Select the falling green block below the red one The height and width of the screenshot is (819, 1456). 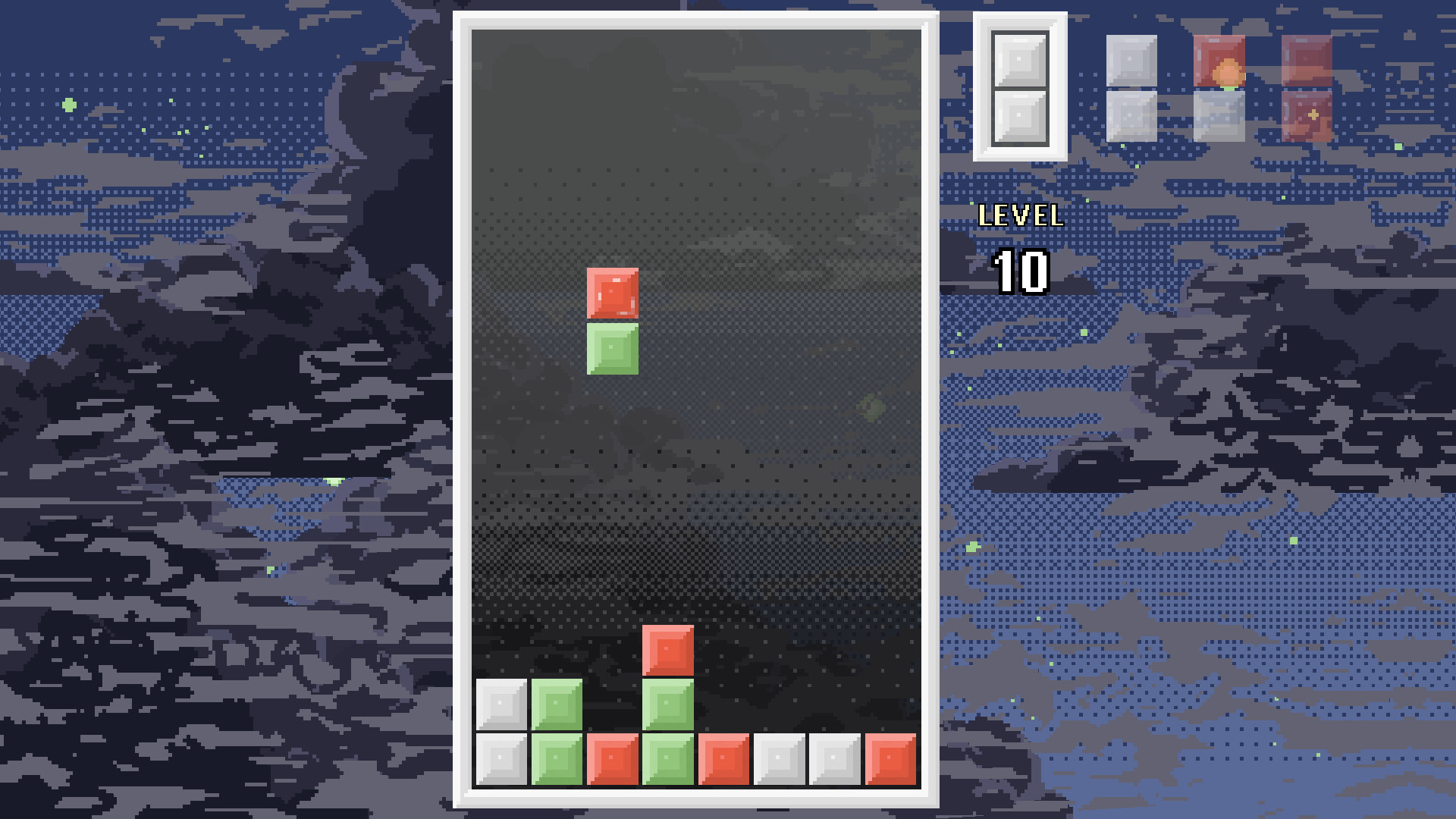pyautogui.click(x=614, y=347)
